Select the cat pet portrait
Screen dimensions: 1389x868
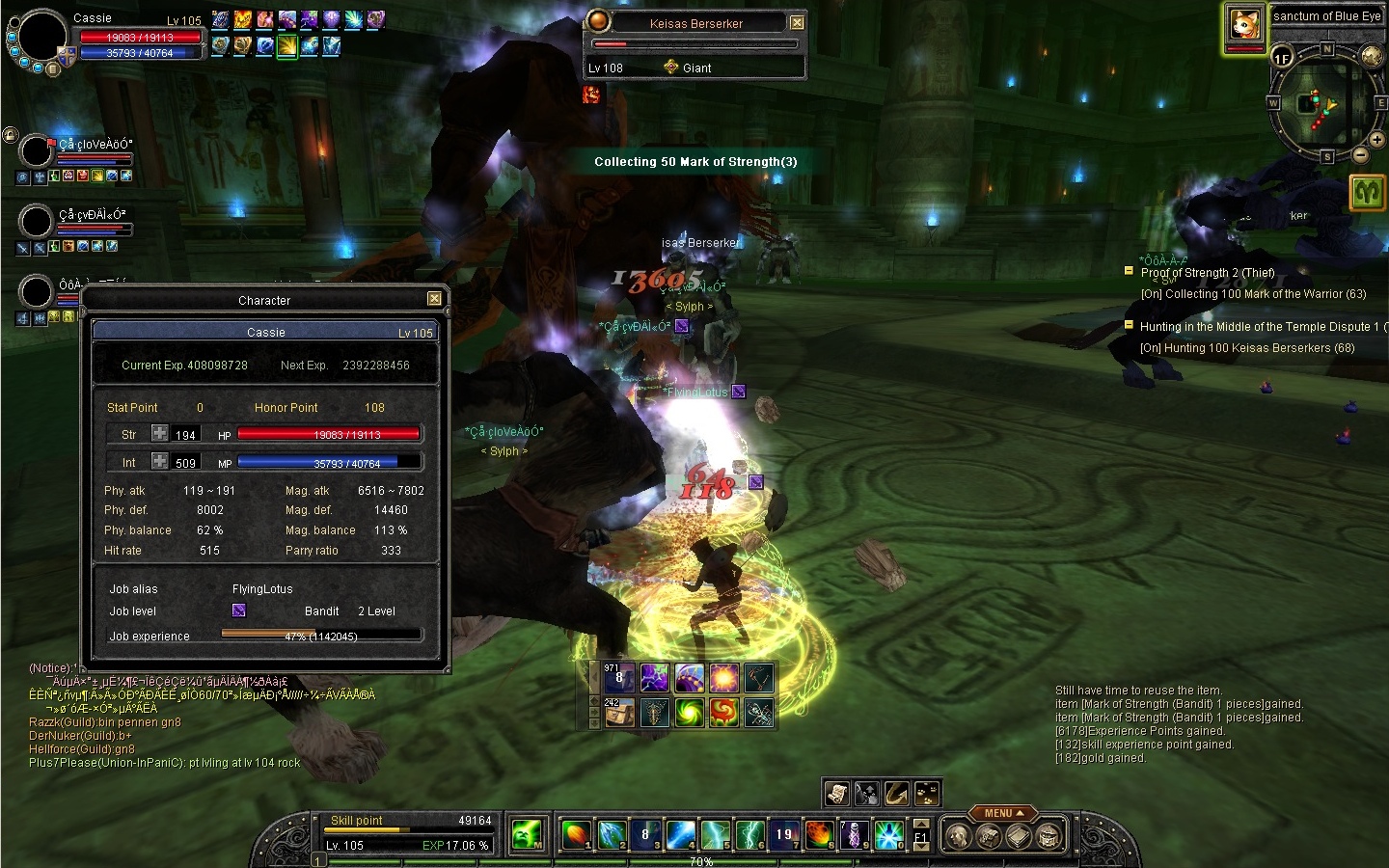1244,25
